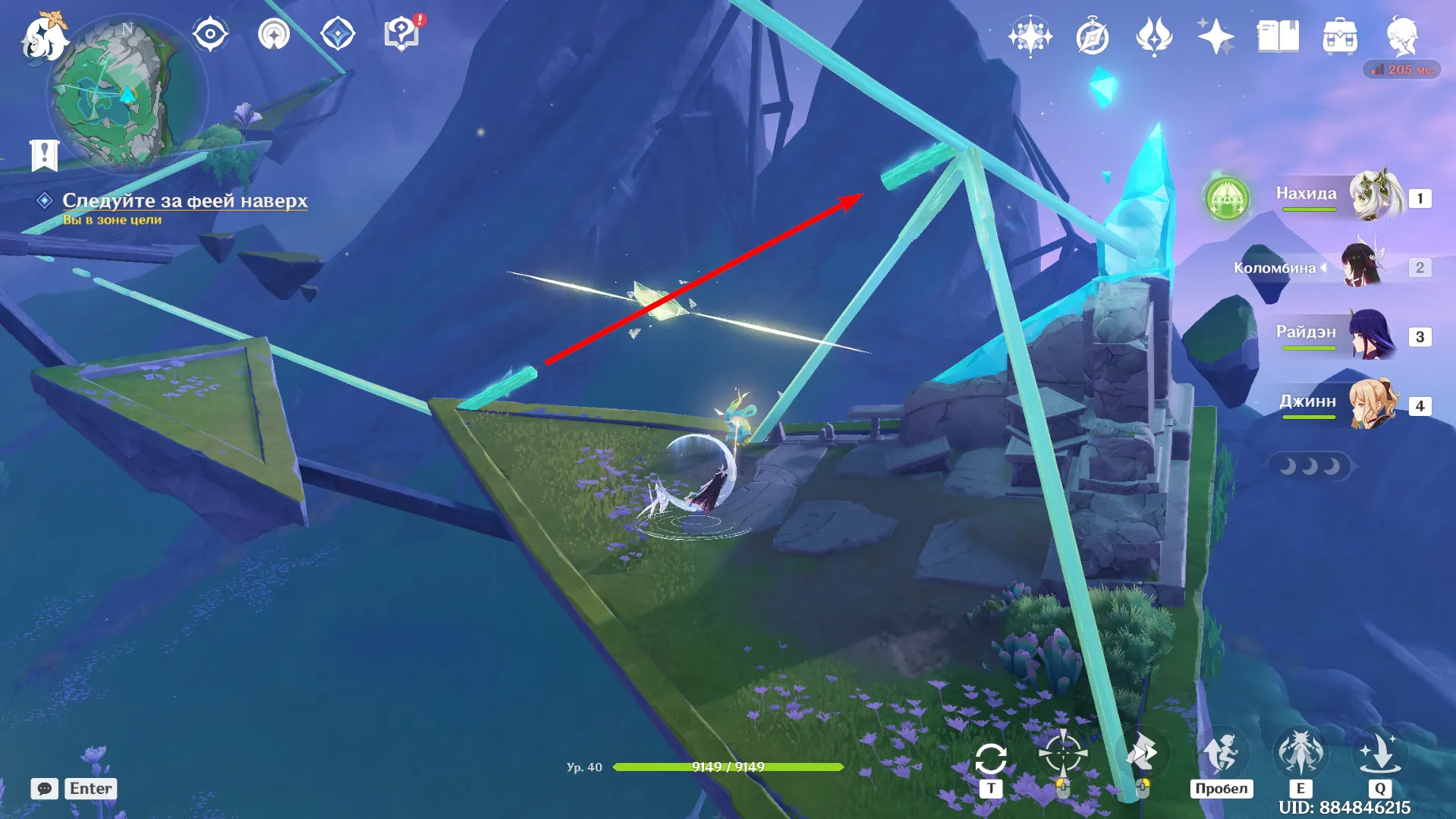The width and height of the screenshot is (1456, 819).
Task: Open the diamond-shaped event icon
Action: [338, 34]
